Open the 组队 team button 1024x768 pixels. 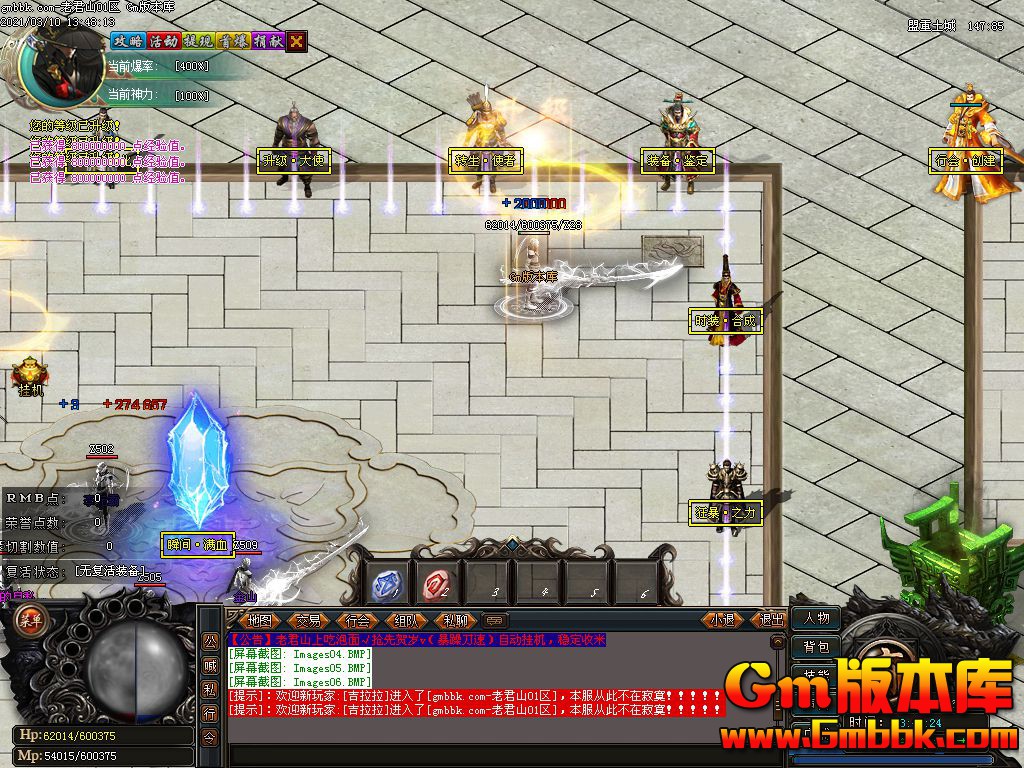(406, 620)
